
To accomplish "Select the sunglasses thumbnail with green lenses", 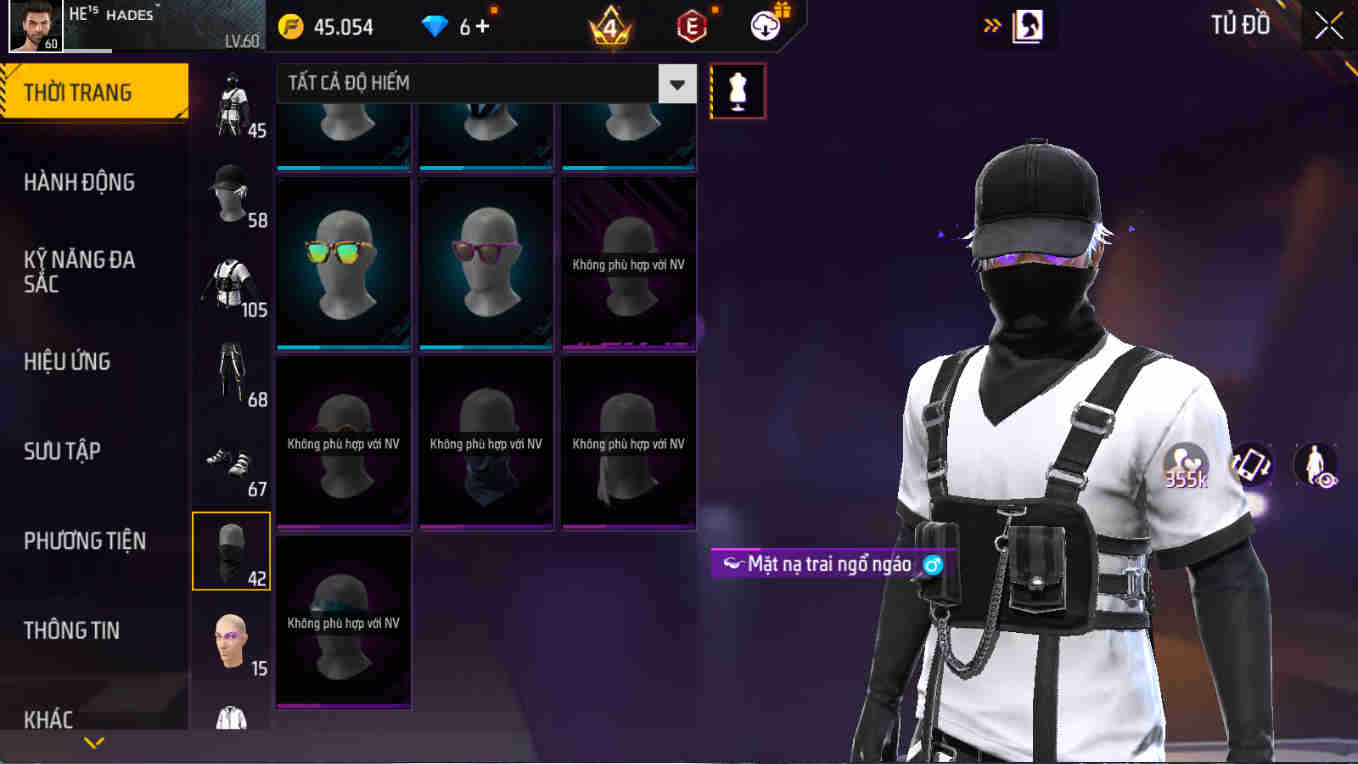I will coord(343,263).
